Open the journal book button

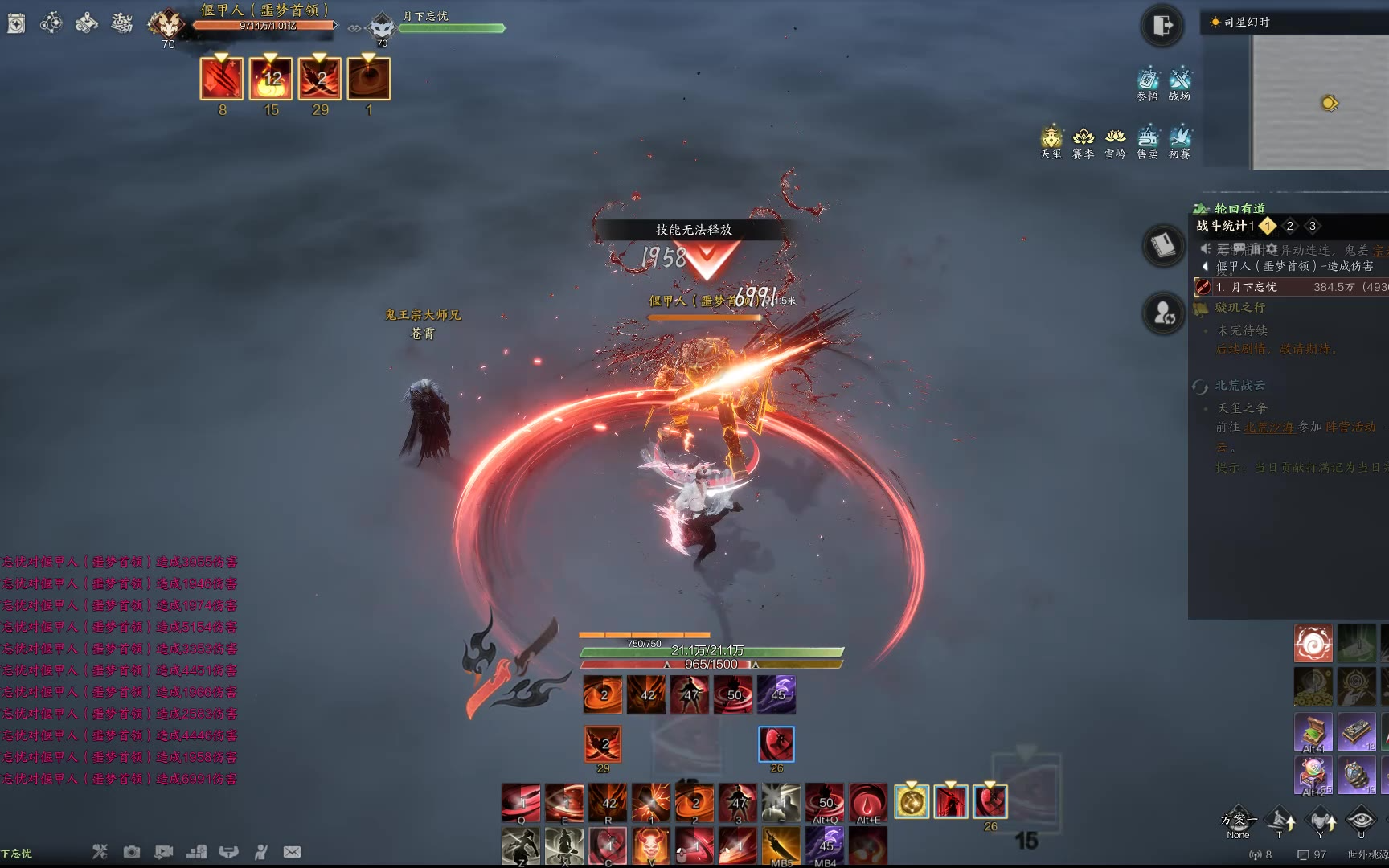click(x=1163, y=245)
